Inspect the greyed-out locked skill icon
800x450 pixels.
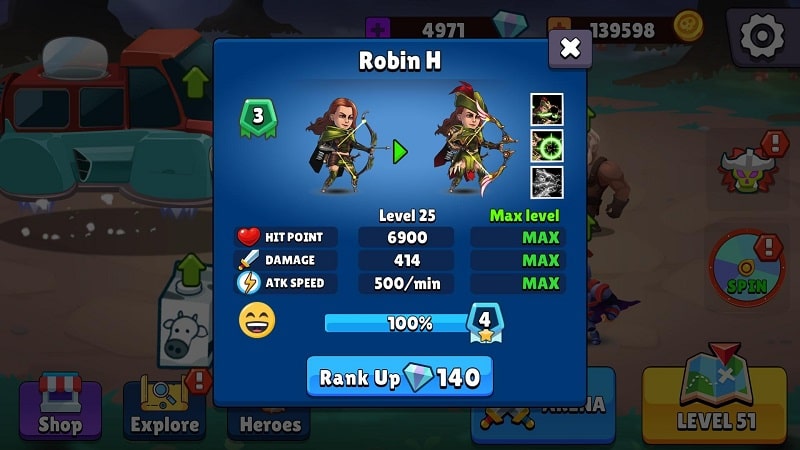click(x=546, y=181)
